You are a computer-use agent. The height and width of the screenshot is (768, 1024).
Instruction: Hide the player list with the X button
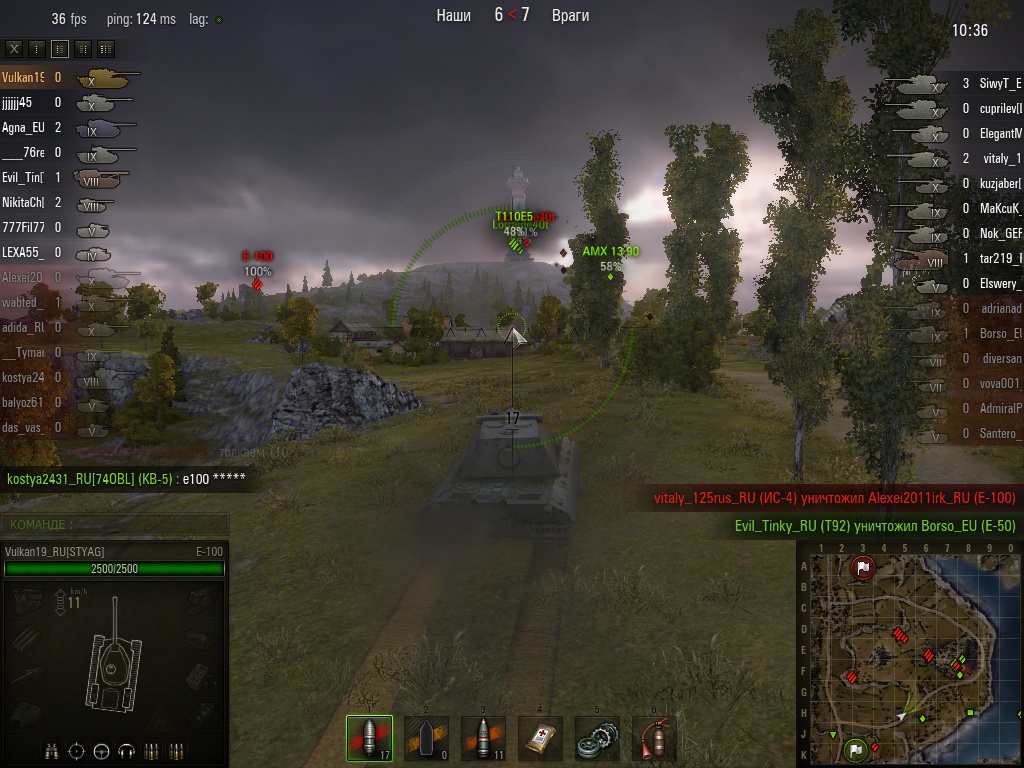14,48
